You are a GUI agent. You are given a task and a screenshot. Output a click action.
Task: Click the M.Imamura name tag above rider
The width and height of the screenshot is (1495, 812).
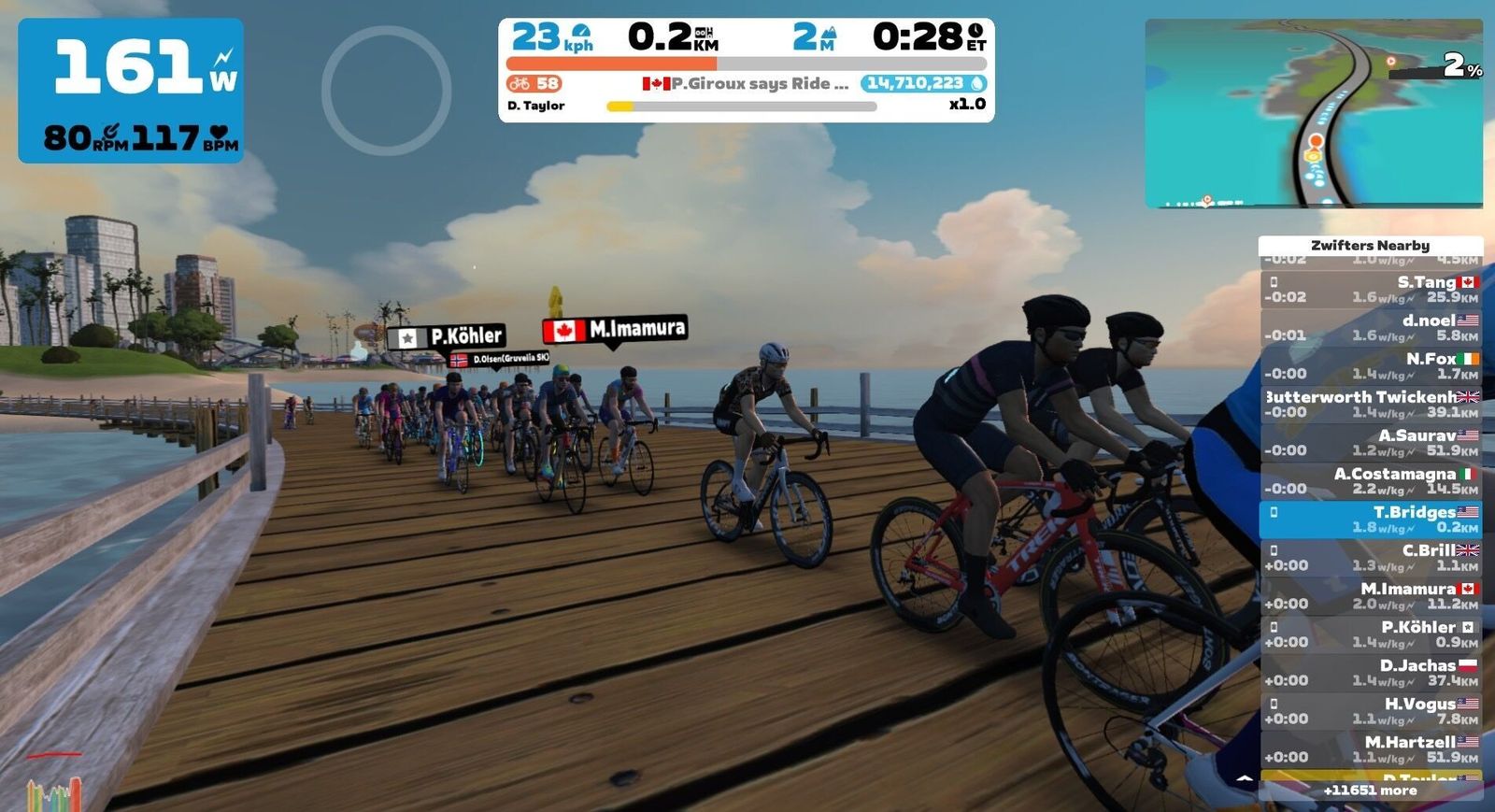pyautogui.click(x=616, y=329)
